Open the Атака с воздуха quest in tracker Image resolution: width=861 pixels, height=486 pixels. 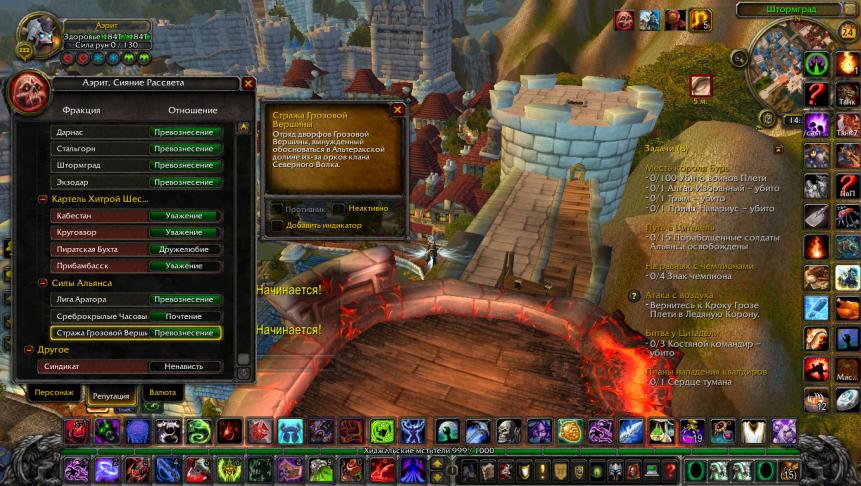[x=682, y=296]
